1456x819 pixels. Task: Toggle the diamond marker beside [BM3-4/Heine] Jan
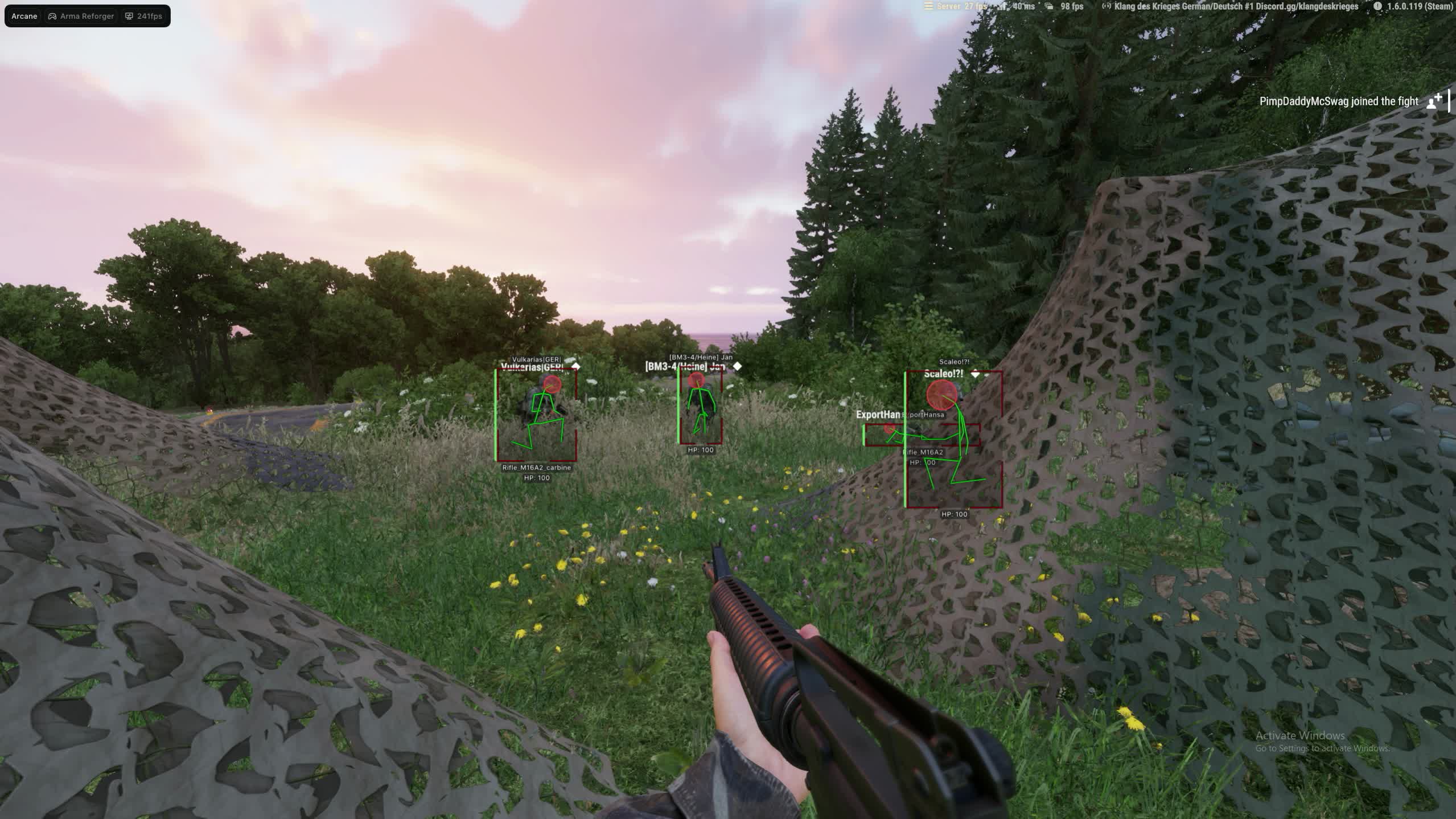[737, 367]
